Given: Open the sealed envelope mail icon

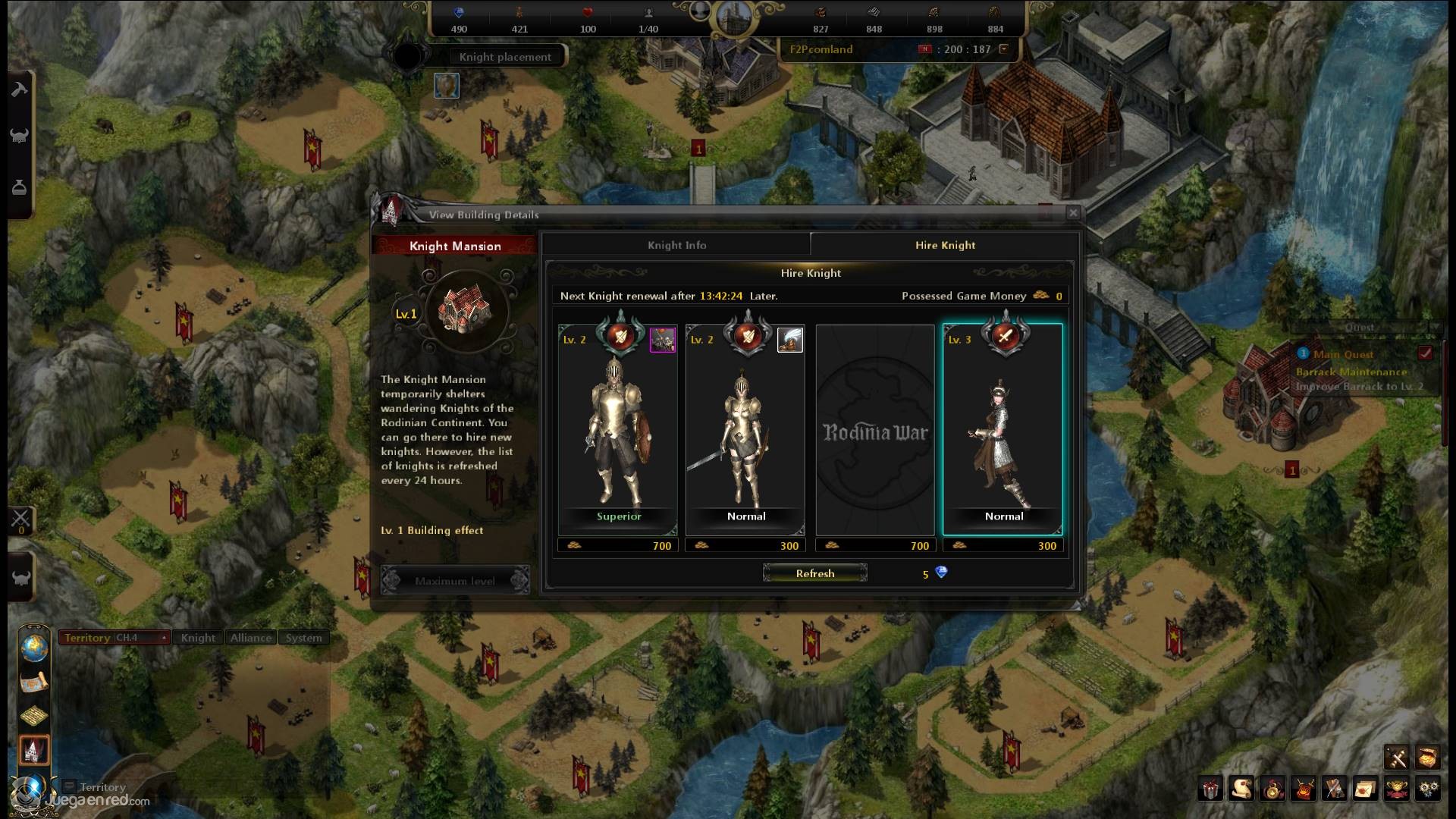Looking at the screenshot, I should (x=1365, y=789).
